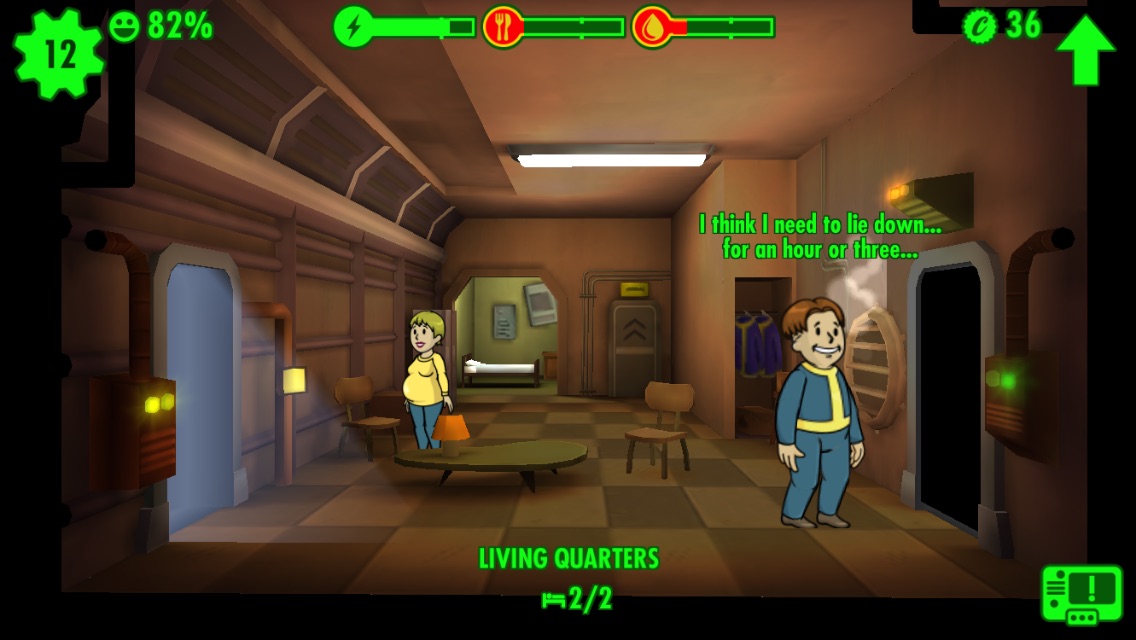Click the green upgrade arrow
This screenshot has height=640, width=1136.
1085,49
